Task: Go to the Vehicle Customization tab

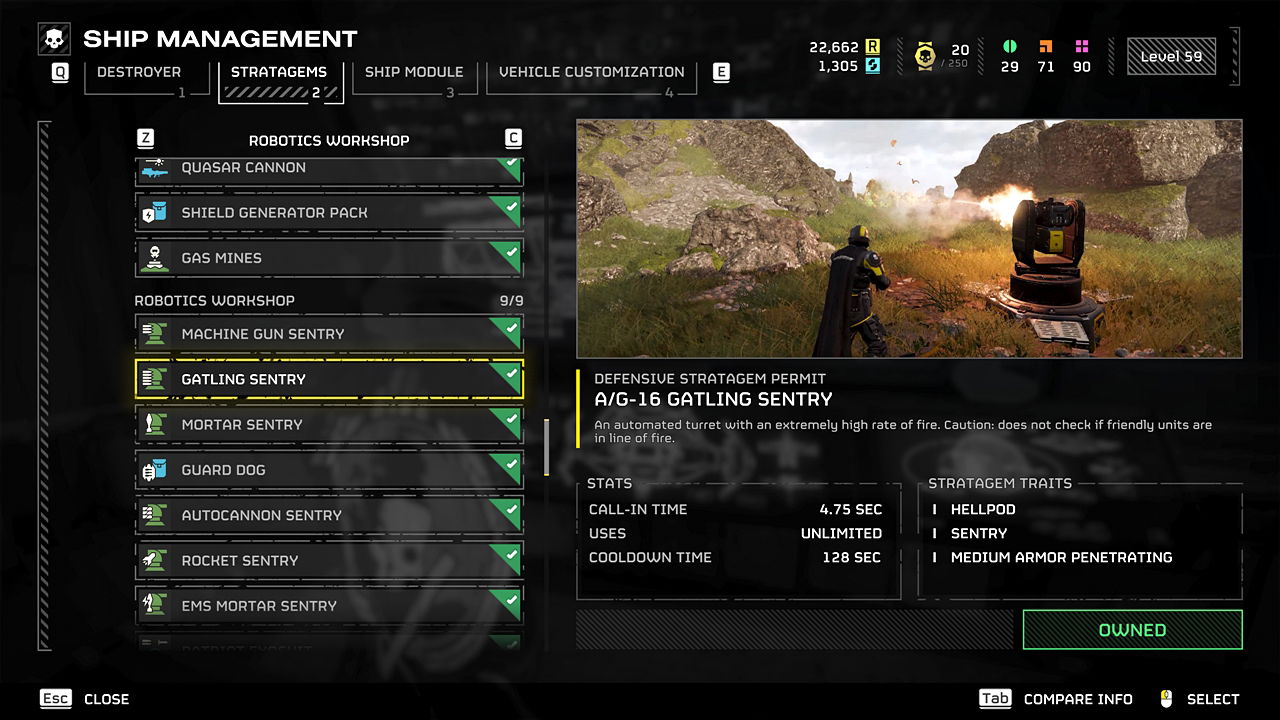Action: pyautogui.click(x=591, y=73)
